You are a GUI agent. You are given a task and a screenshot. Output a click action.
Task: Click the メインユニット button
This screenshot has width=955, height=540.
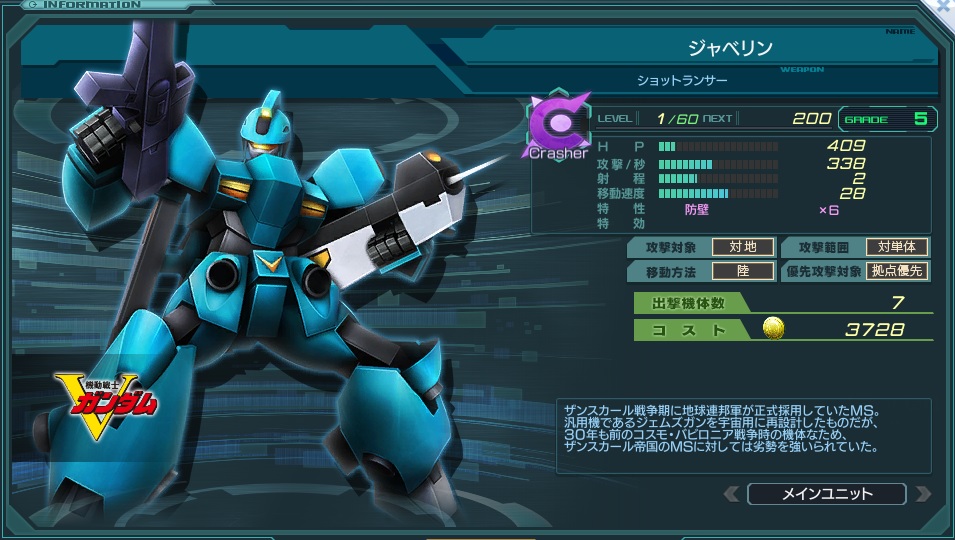click(826, 494)
